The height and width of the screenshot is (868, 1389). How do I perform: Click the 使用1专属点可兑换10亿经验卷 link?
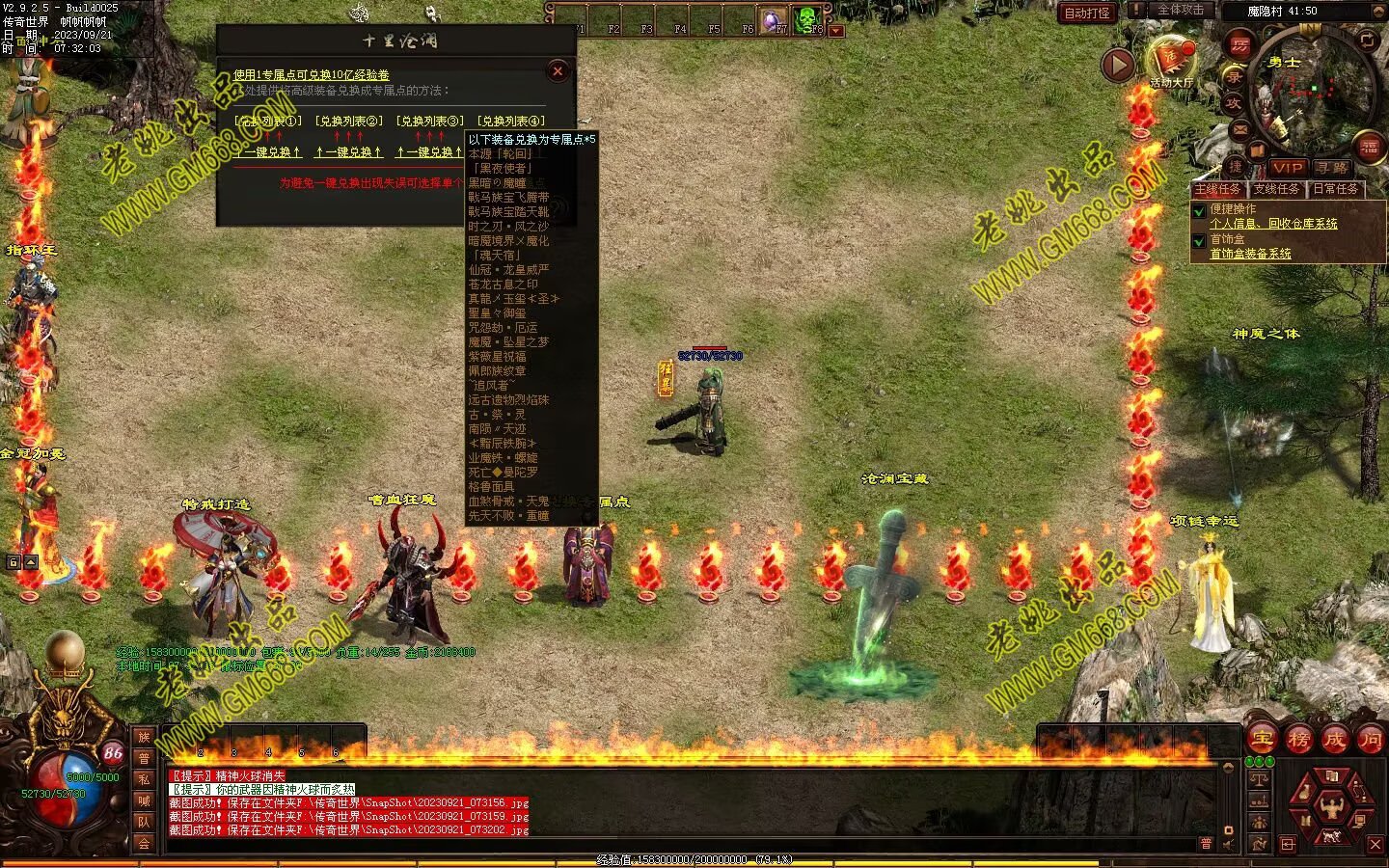coord(312,75)
